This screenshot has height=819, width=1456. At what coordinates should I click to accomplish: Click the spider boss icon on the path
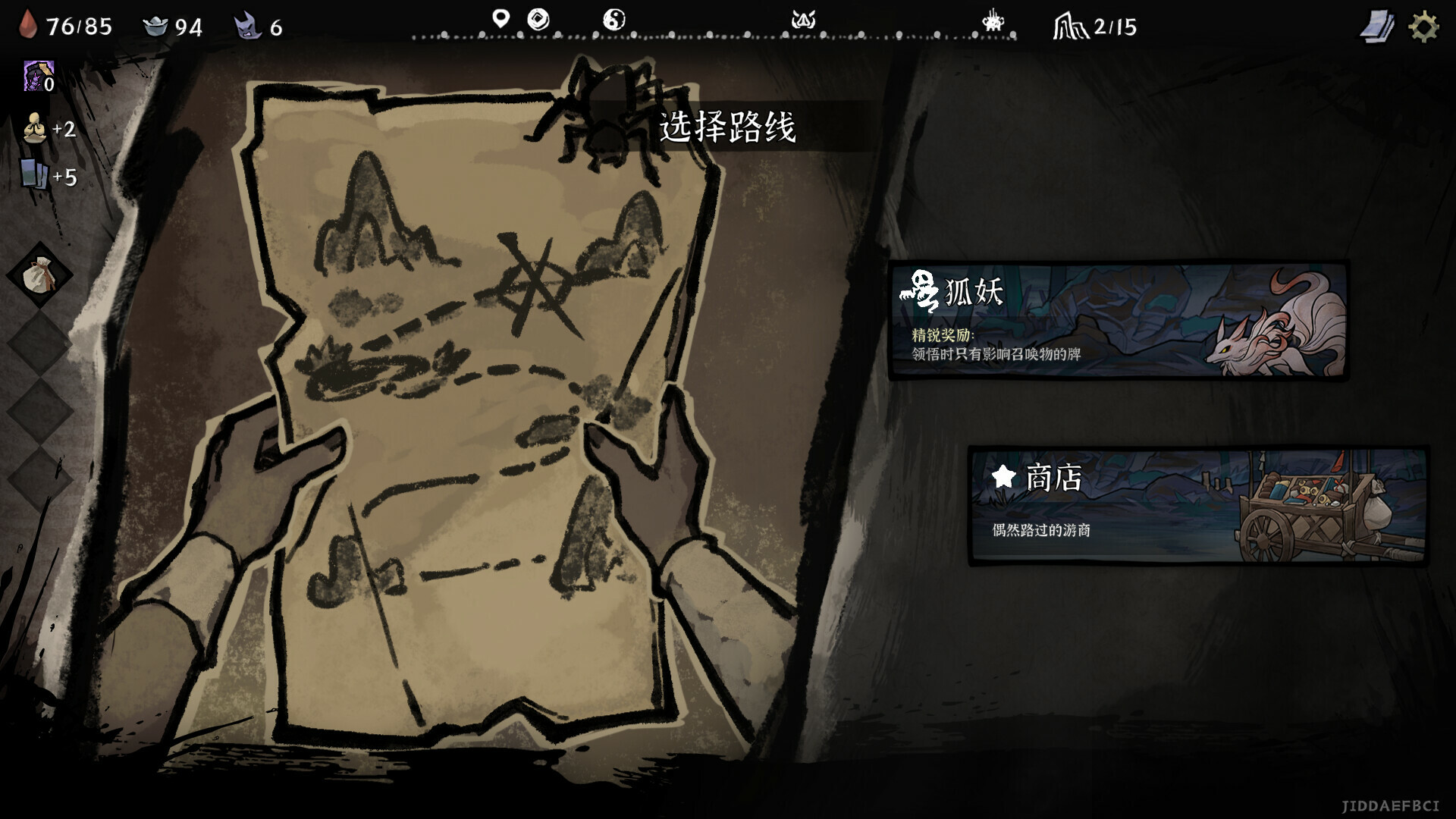coord(992,21)
